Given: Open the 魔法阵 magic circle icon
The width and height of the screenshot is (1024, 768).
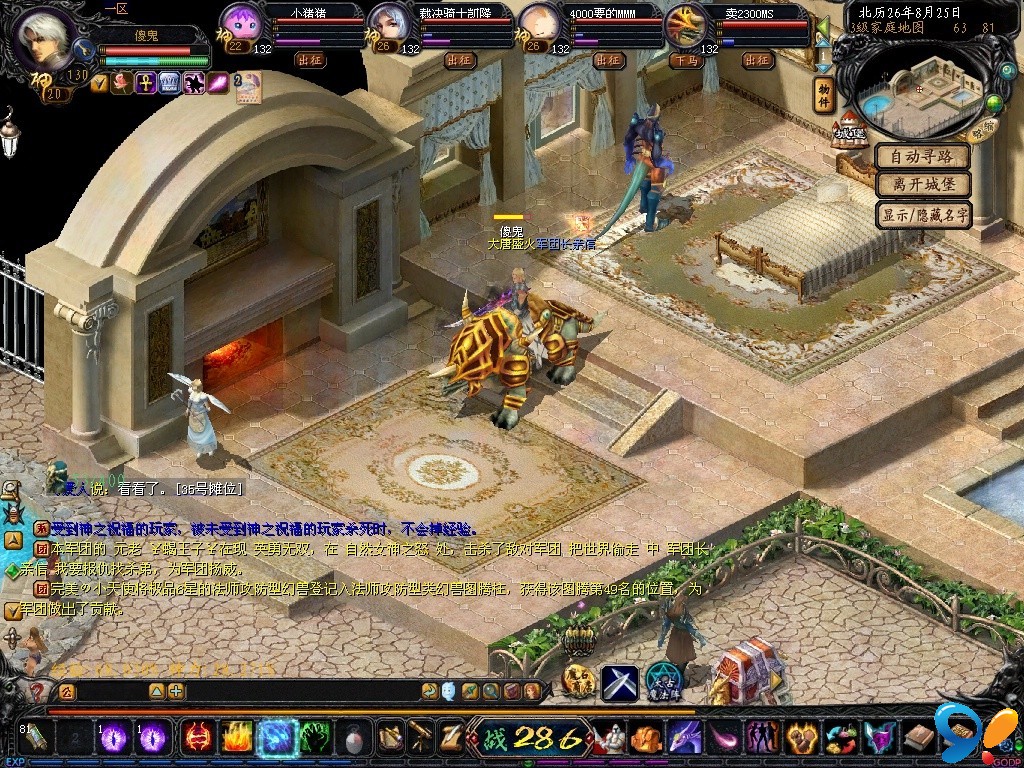Looking at the screenshot, I should tap(662, 681).
